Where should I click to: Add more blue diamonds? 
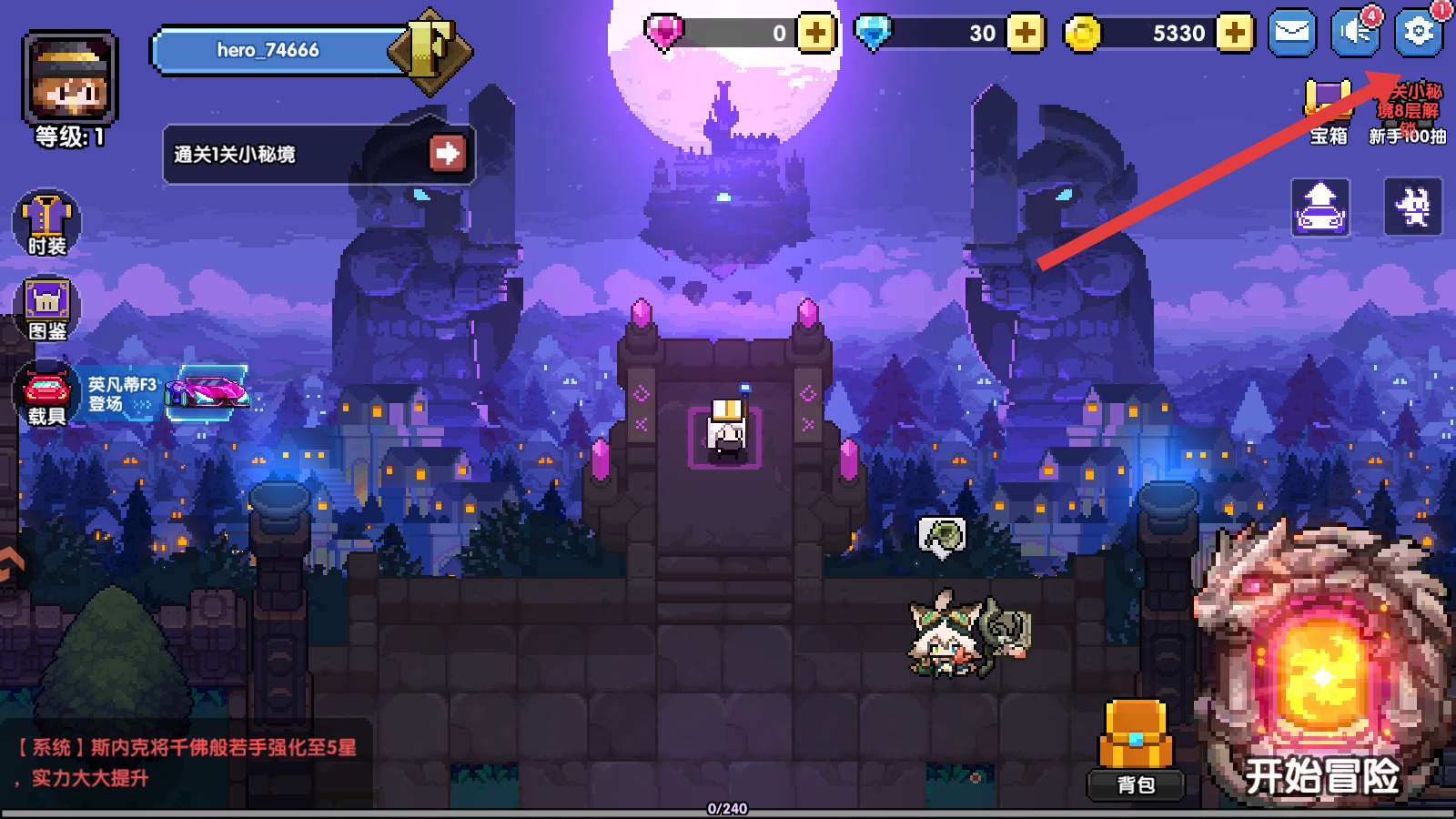tap(1026, 34)
